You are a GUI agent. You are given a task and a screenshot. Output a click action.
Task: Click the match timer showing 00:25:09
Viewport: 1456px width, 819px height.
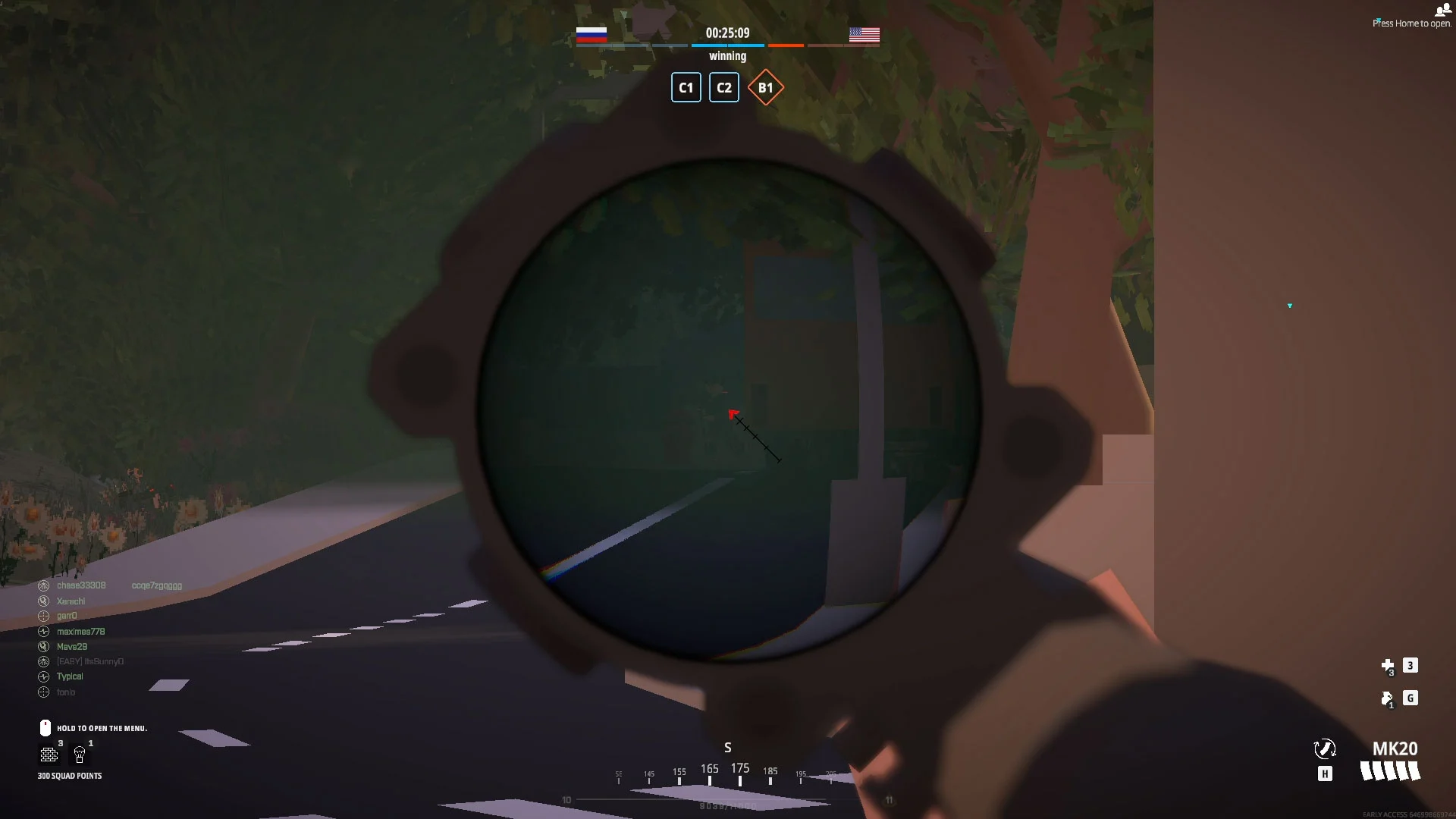728,33
